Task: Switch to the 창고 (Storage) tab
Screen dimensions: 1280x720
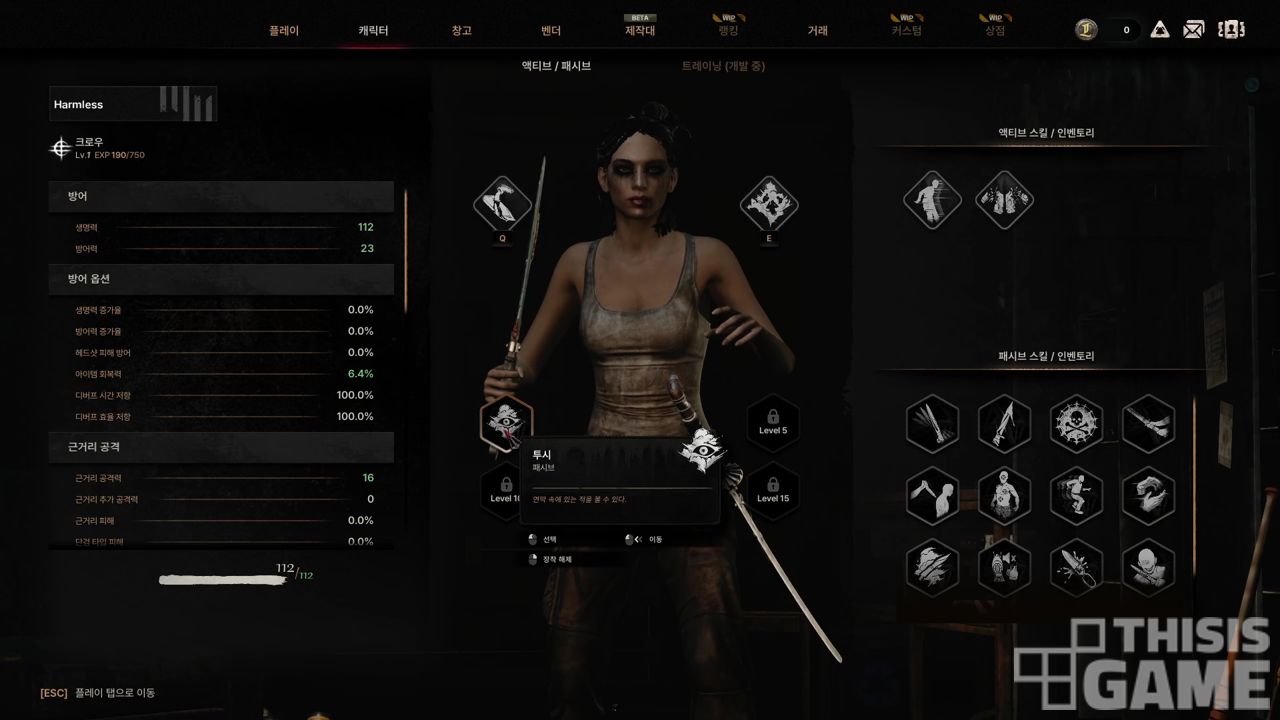Action: coord(461,31)
